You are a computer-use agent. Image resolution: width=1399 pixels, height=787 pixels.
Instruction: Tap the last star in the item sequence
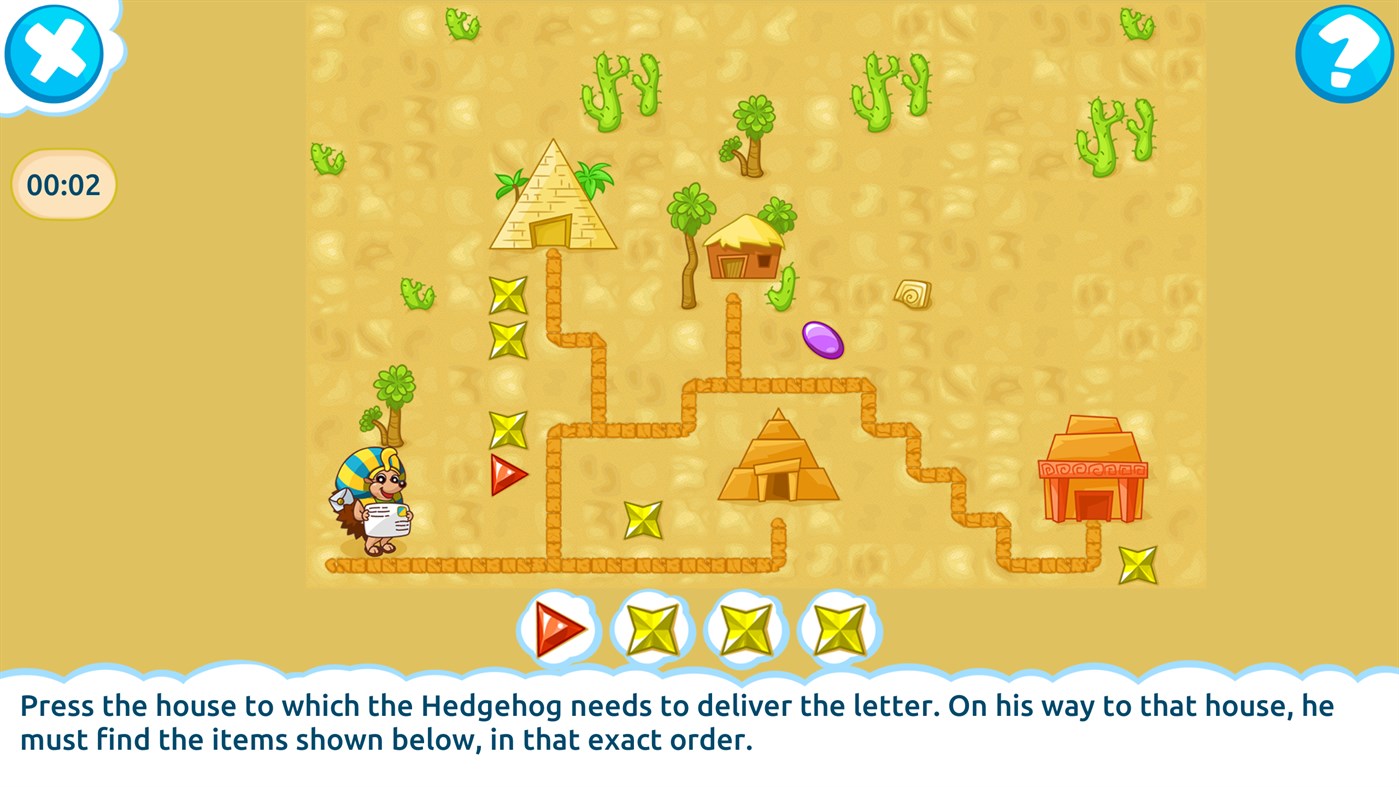(839, 629)
